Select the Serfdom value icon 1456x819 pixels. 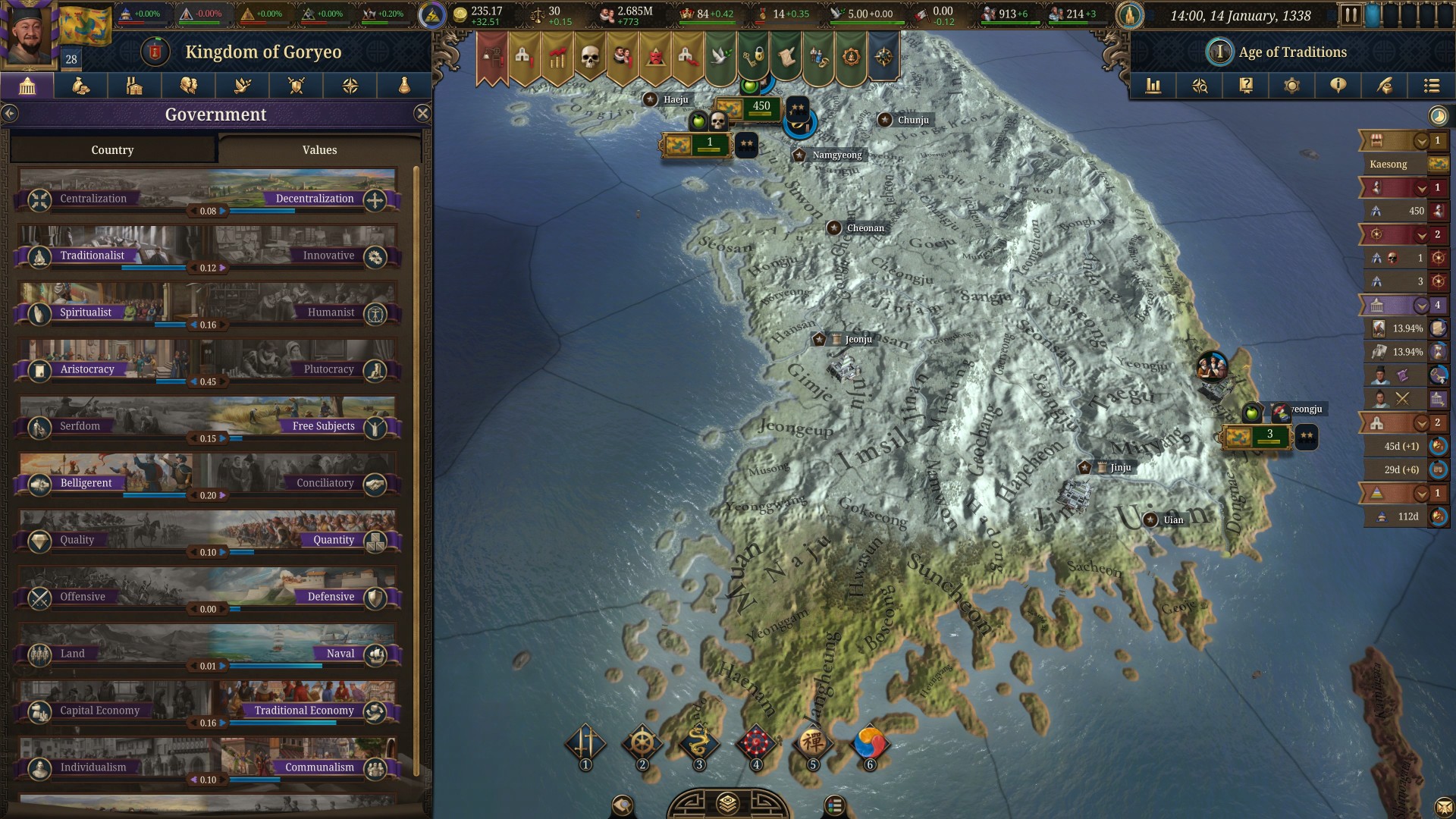39,428
